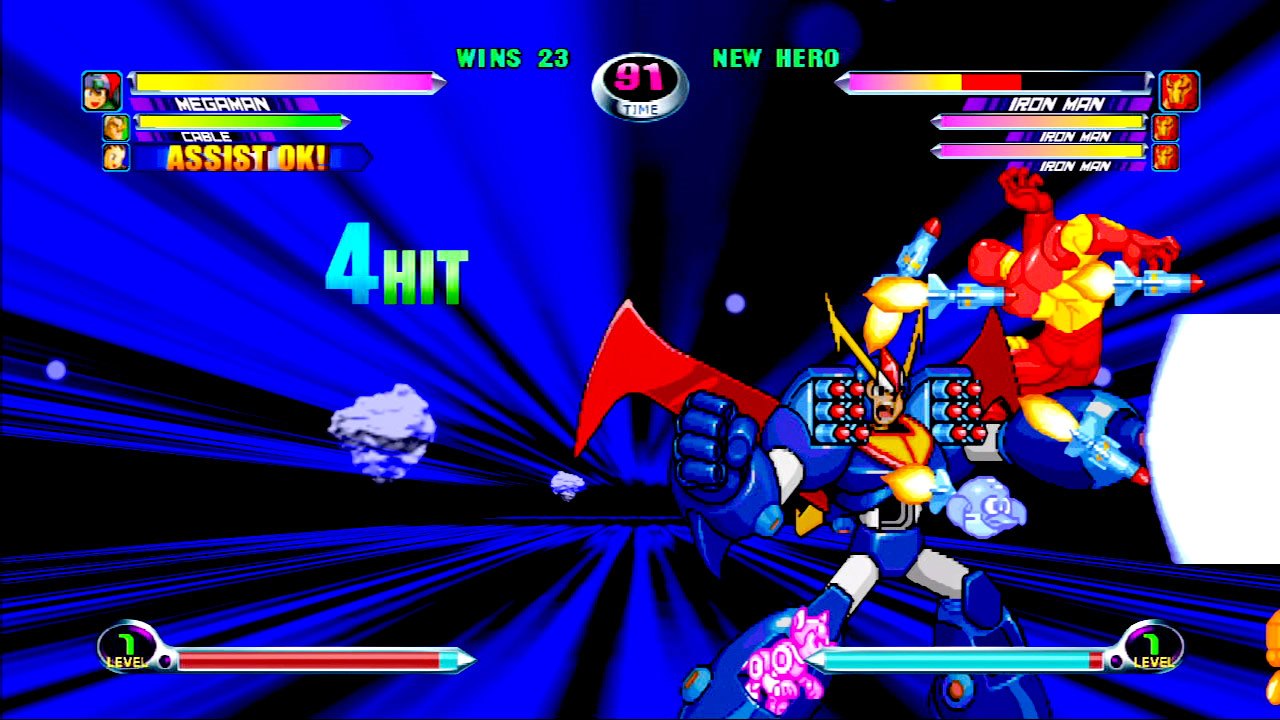Click Megaman's yellow health bar

tap(290, 84)
